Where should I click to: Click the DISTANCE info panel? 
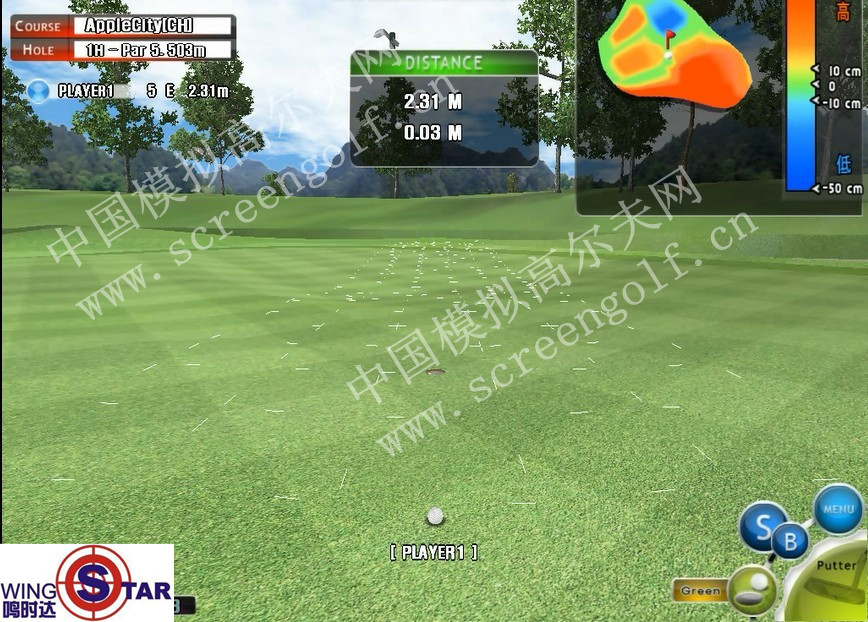pos(444,108)
